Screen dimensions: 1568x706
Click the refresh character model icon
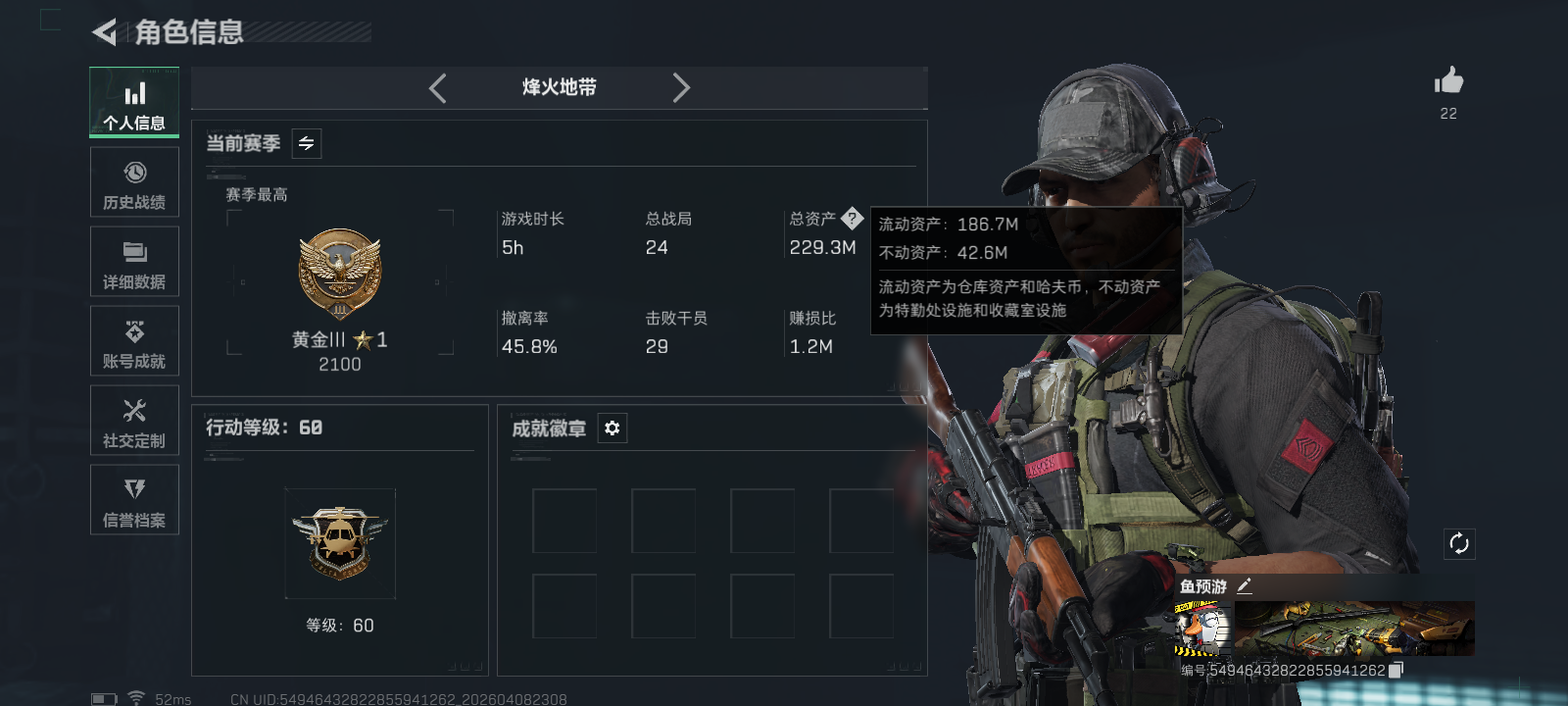coord(1459,541)
